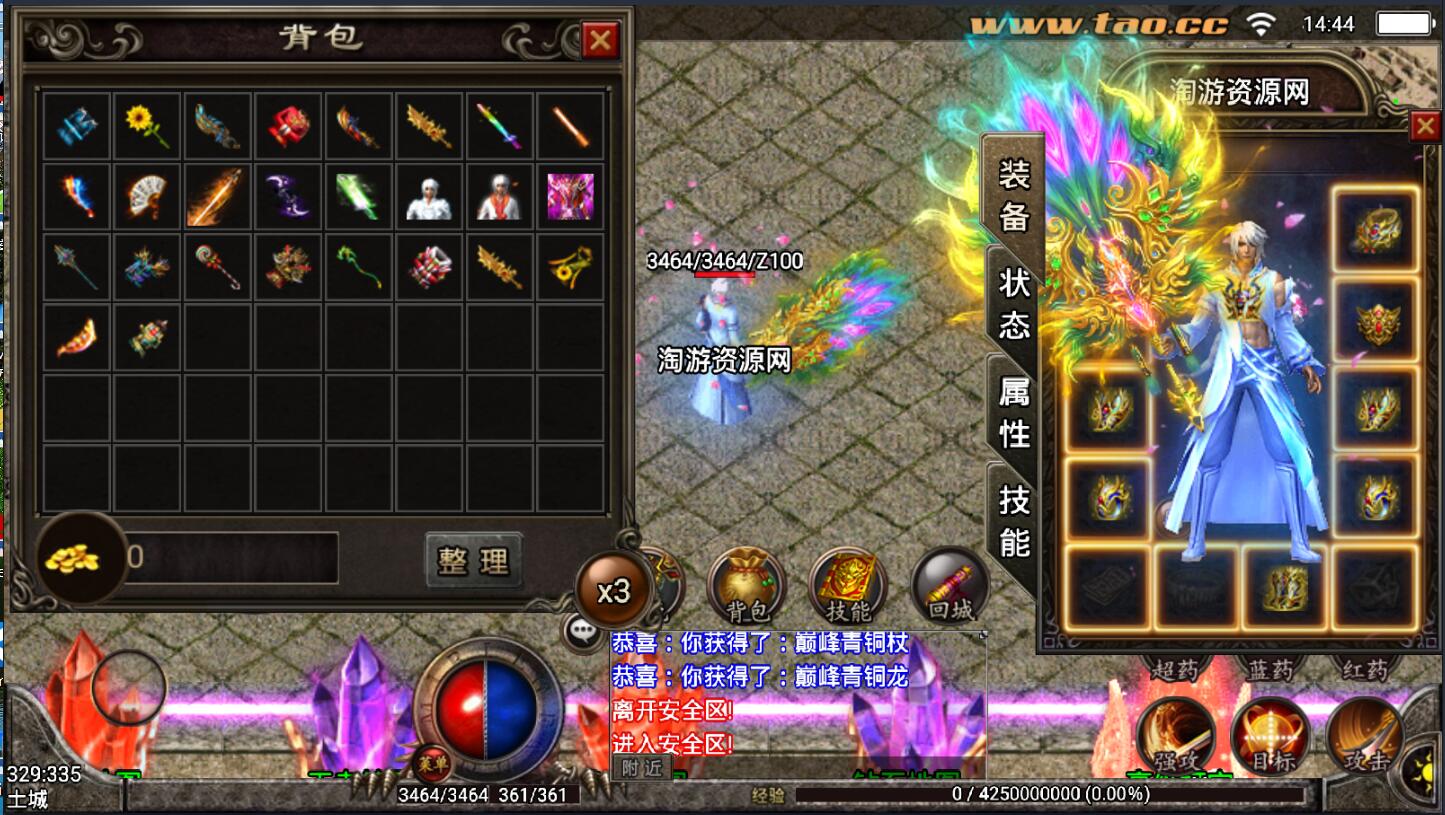
Task: Show the 属性 attributes tab
Action: pyautogui.click(x=1013, y=411)
